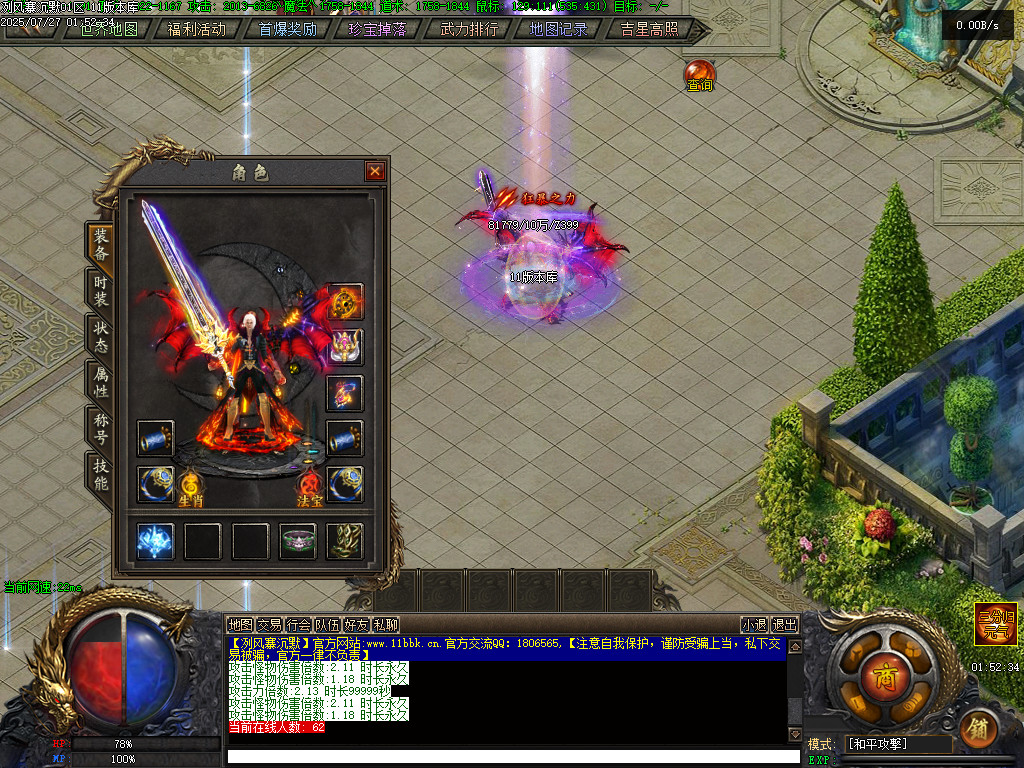This screenshot has width=1024, height=768.
Task: Open the 首爆奖励 first-kill rewards menu
Action: pos(288,29)
